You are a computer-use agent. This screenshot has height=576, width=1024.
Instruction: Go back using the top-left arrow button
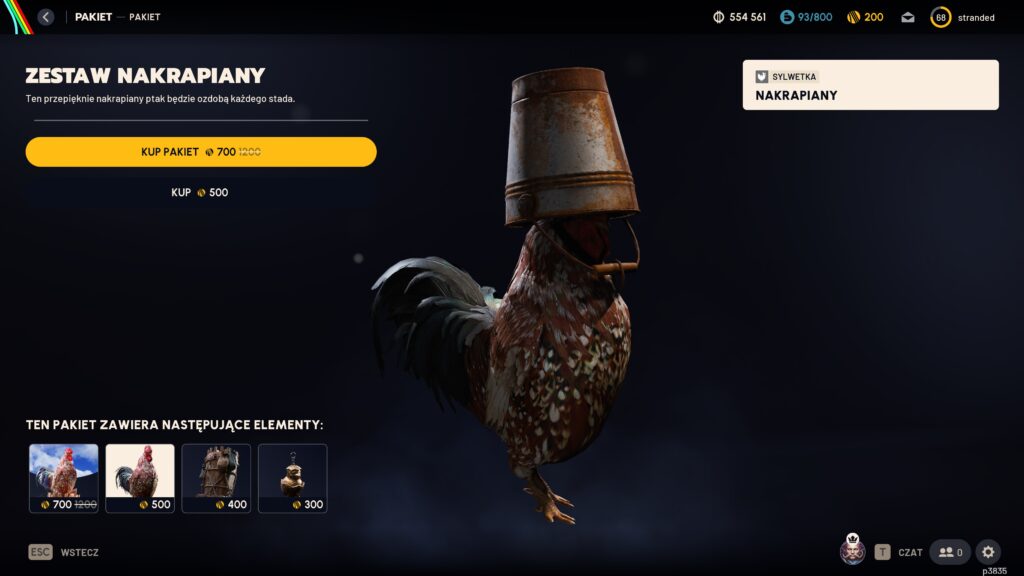click(46, 17)
